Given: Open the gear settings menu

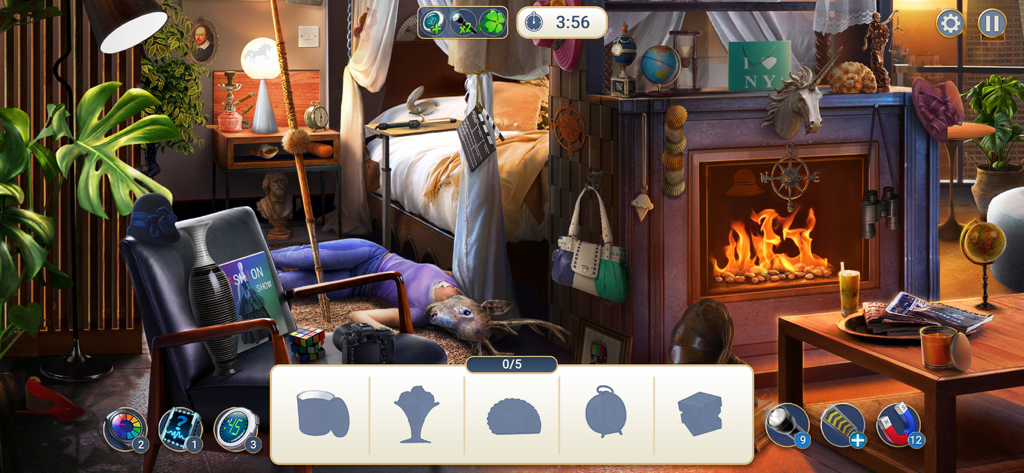Looking at the screenshot, I should coord(949,23).
